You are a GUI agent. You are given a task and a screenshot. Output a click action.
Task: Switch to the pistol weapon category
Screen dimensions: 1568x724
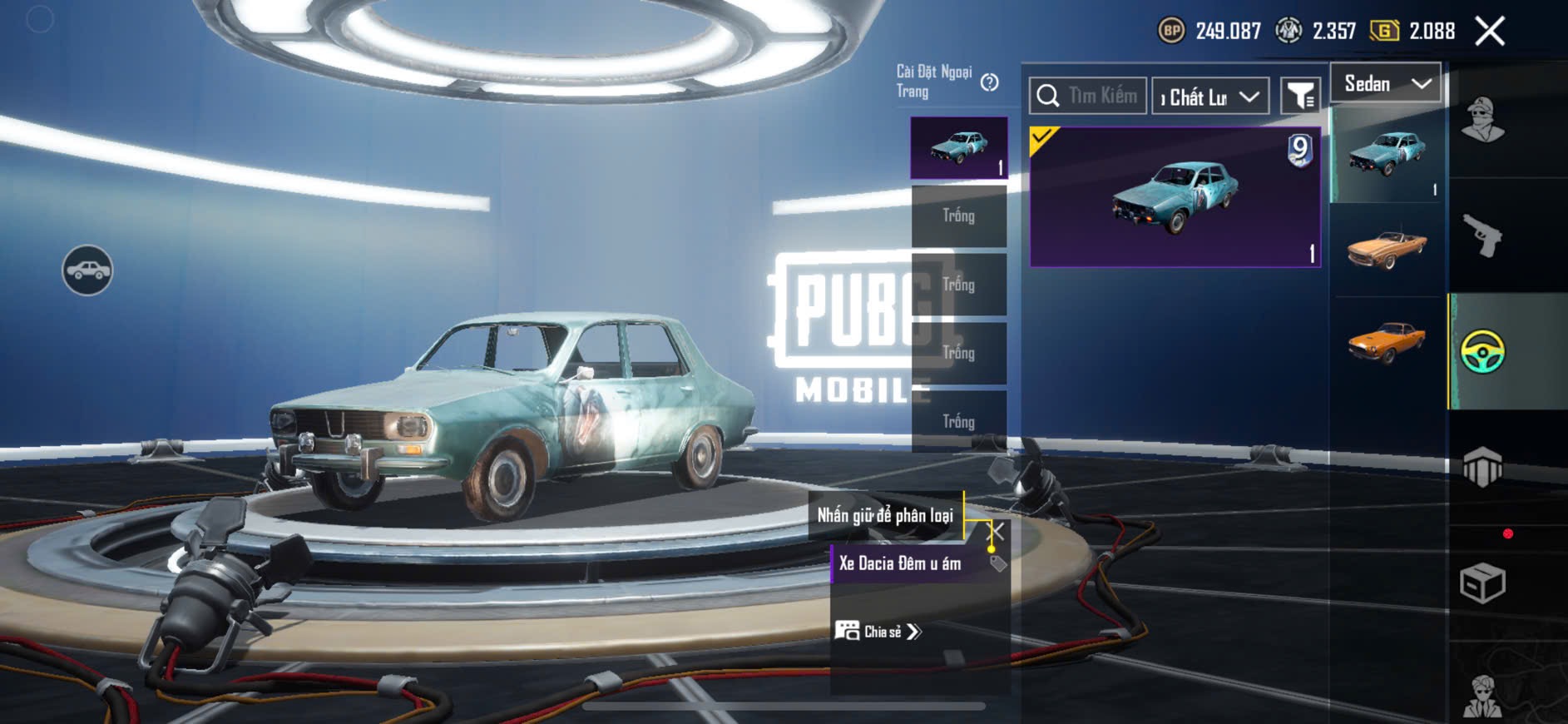(1482, 236)
